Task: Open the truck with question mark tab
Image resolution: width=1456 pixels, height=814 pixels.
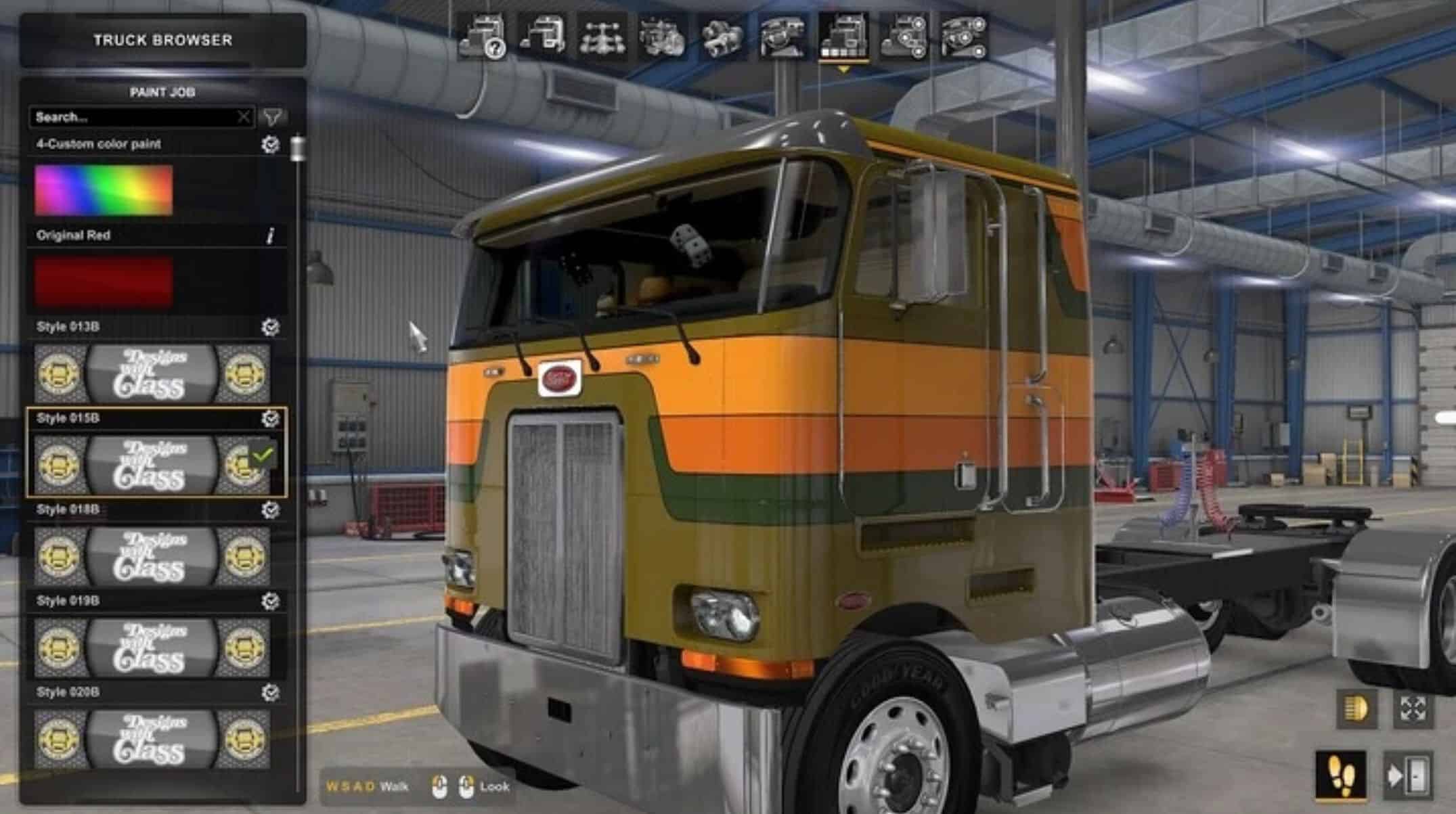Action: [483, 36]
